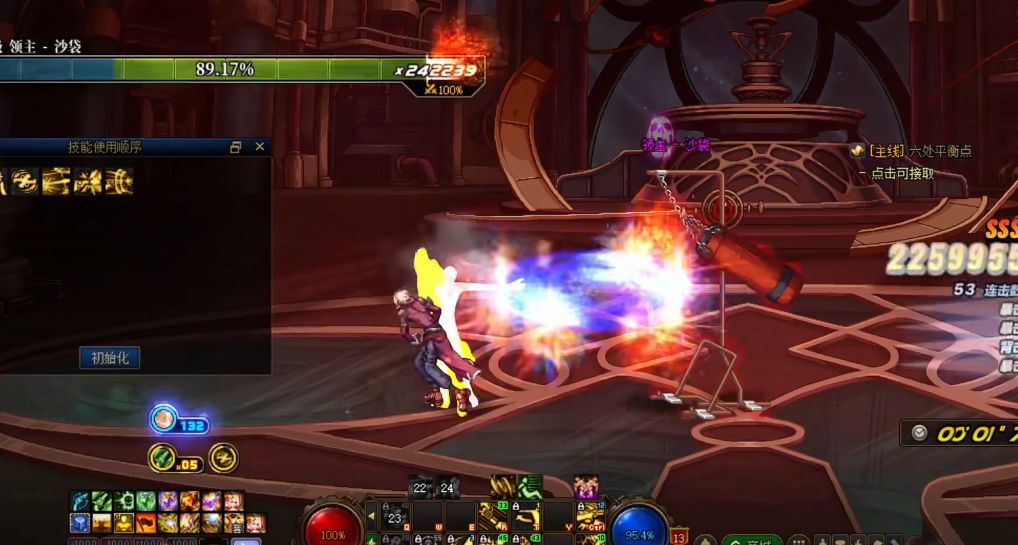Click the purple boss skull marker icon

[x=660, y=130]
